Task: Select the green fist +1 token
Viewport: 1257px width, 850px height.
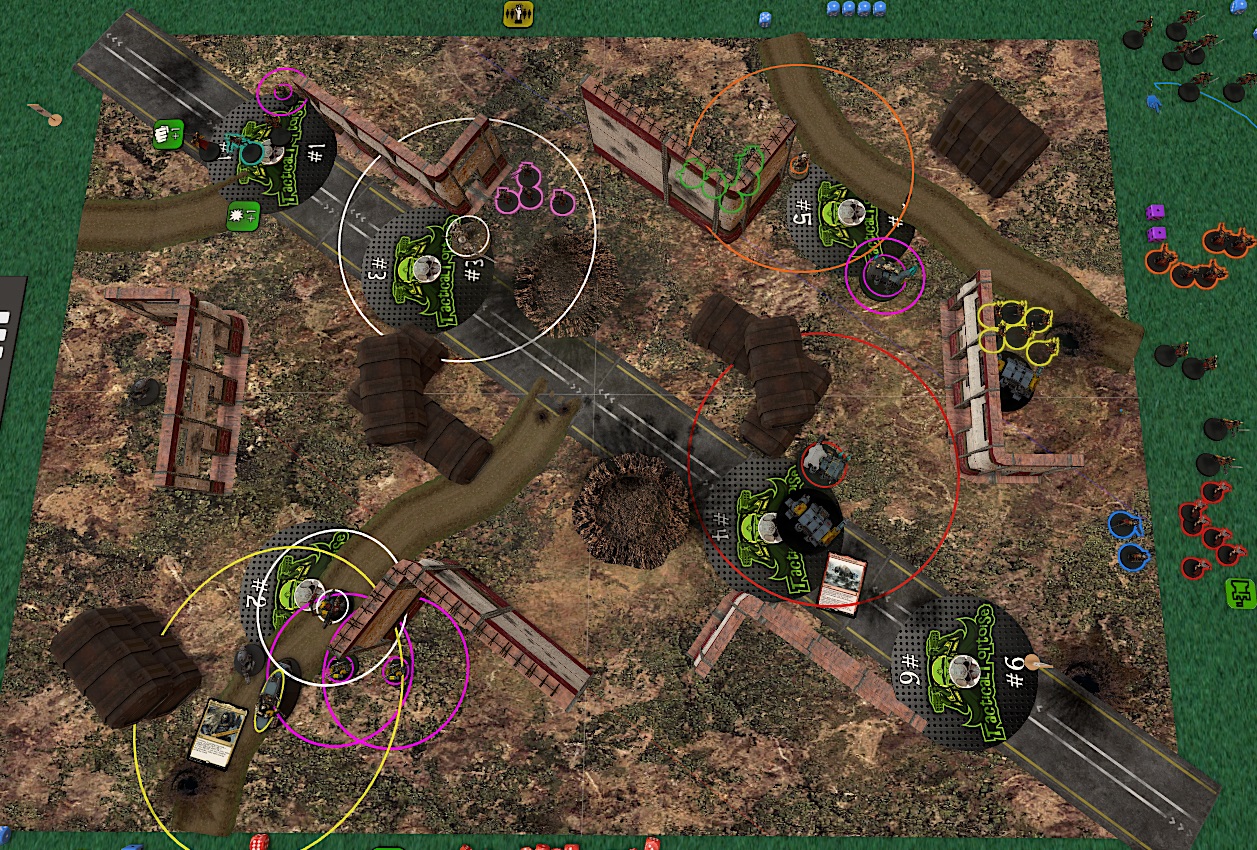Action: tap(168, 132)
